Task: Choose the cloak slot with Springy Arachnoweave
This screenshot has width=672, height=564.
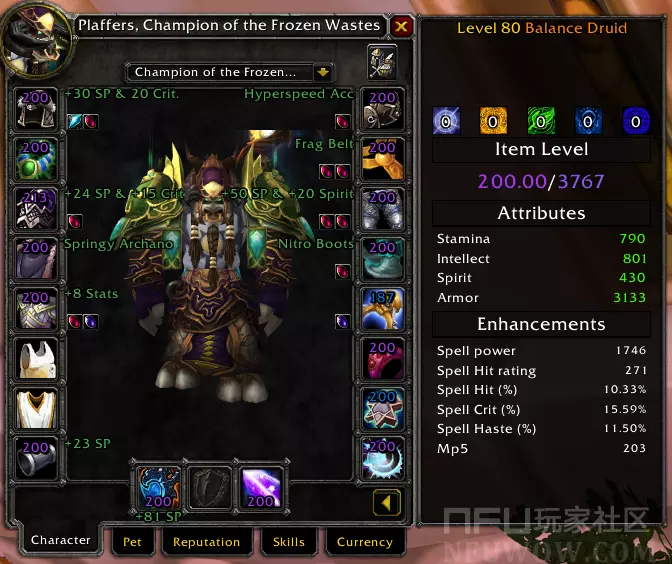Action: 35,258
